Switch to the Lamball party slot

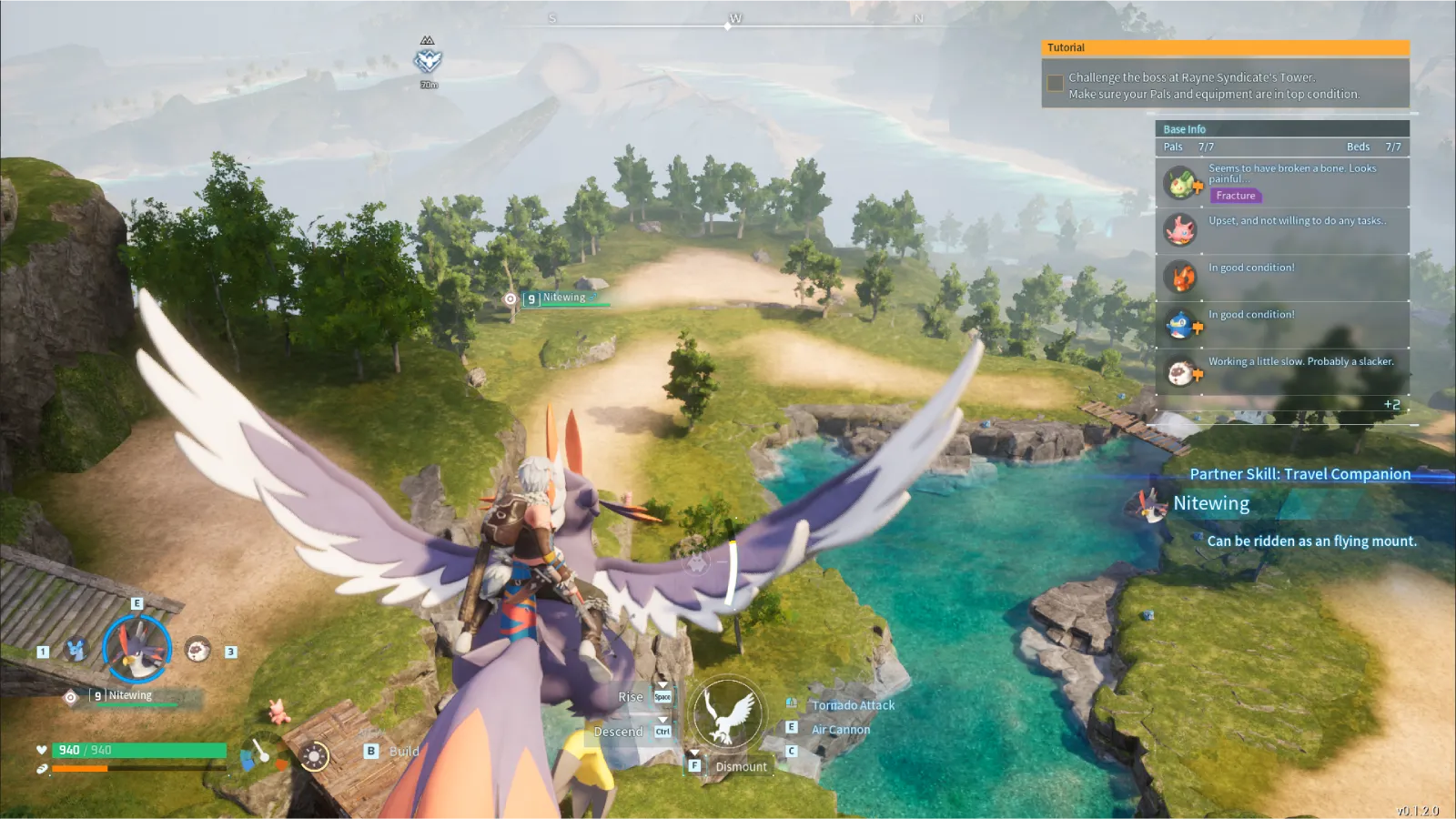(x=197, y=650)
